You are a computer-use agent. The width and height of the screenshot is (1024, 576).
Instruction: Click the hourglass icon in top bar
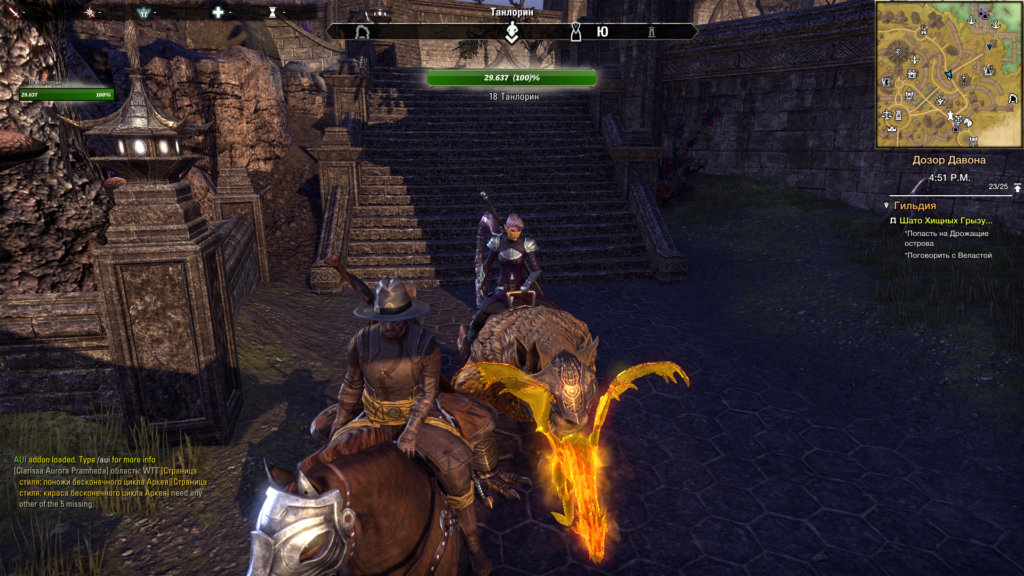273,12
